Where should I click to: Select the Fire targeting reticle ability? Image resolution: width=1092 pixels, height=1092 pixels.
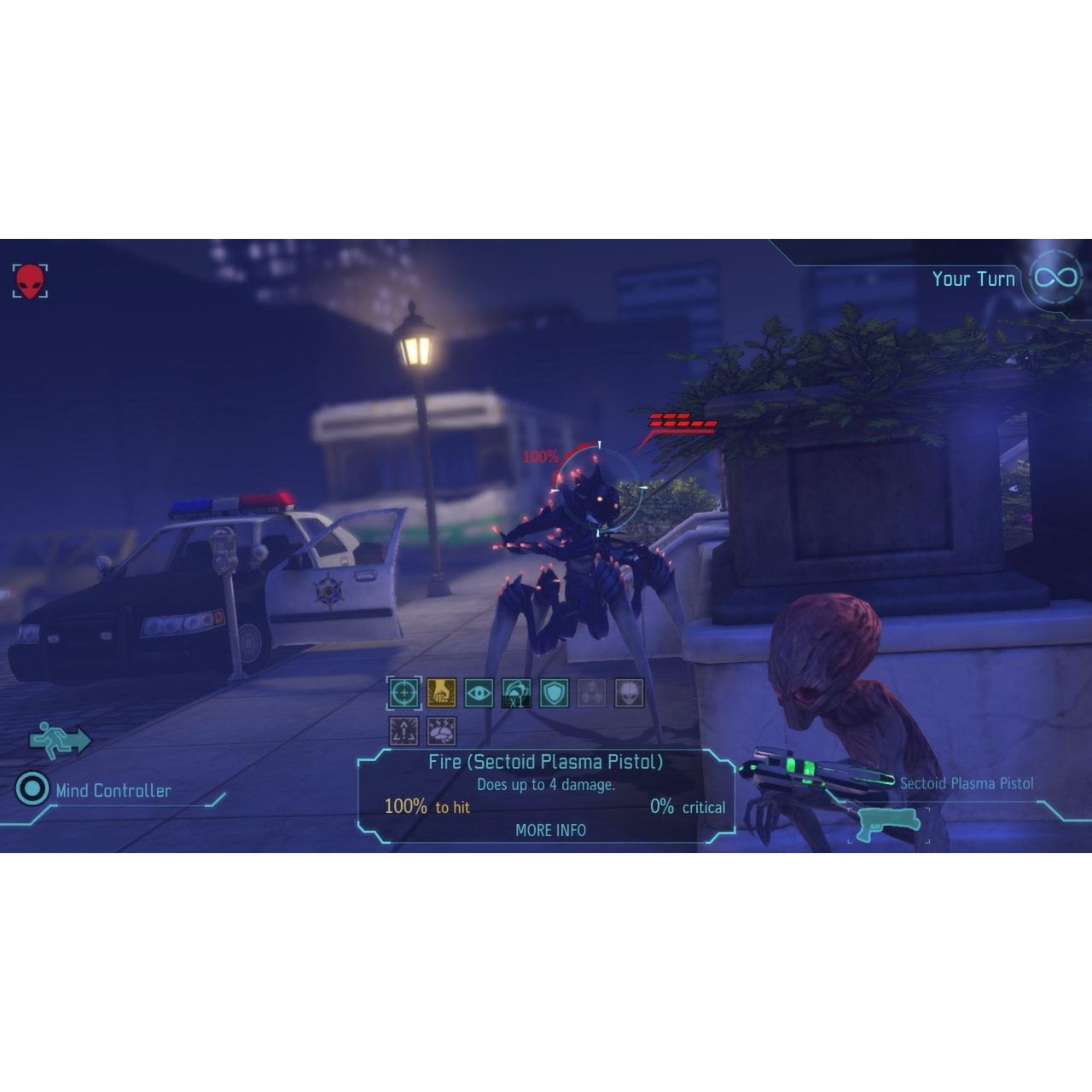click(x=404, y=693)
